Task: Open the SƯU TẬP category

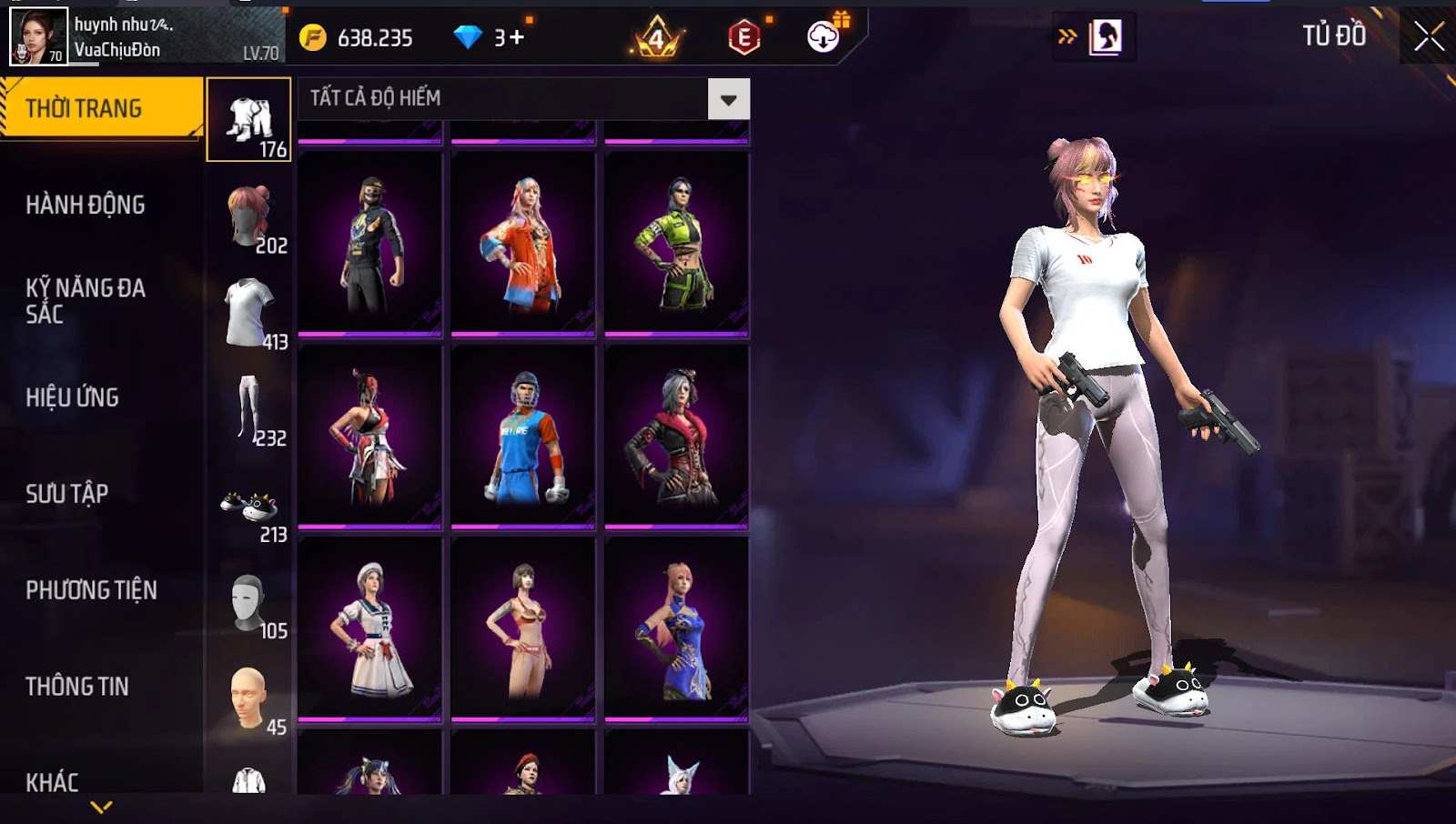Action: point(67,494)
